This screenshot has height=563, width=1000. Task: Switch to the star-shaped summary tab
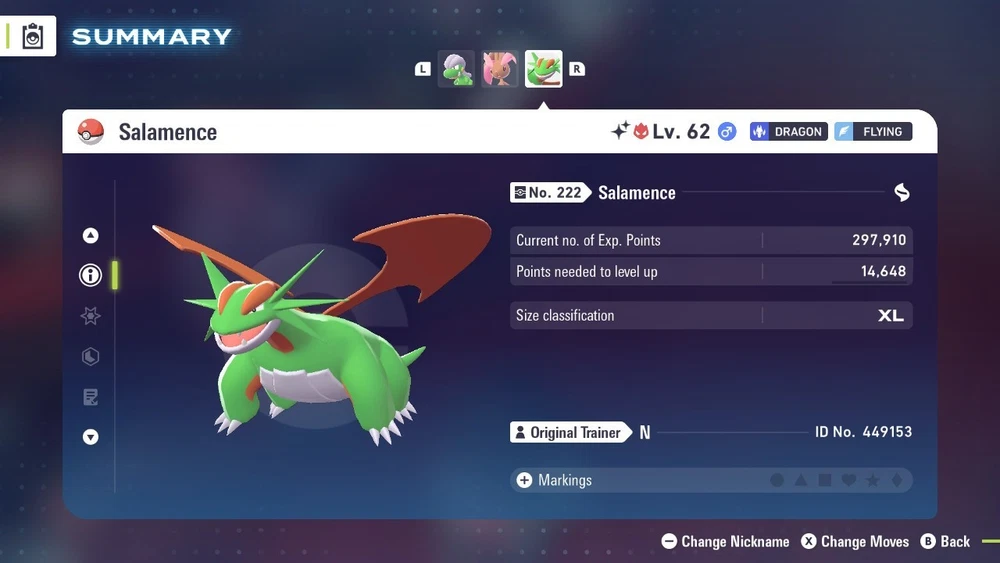[x=91, y=316]
